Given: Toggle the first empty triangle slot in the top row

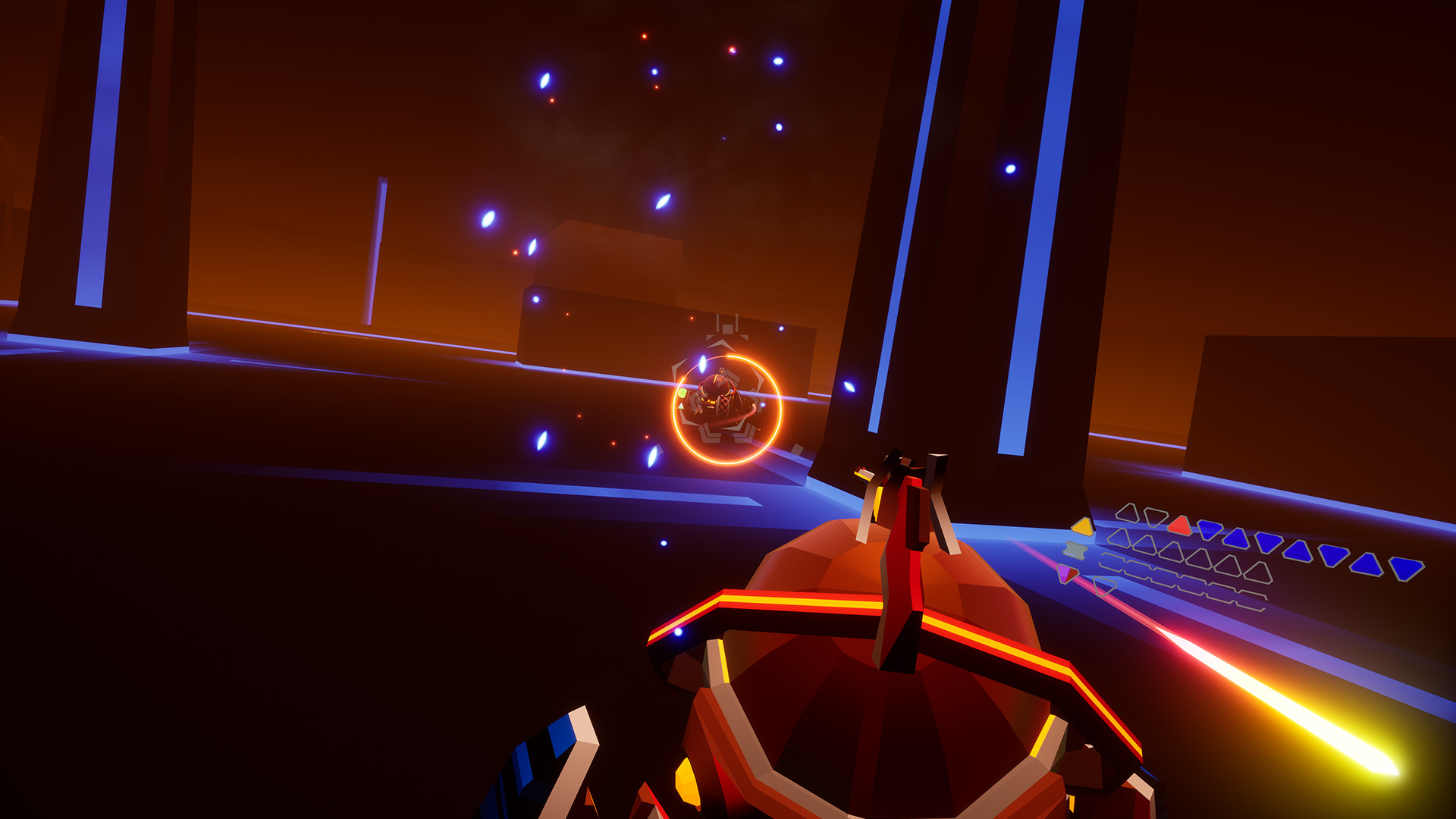Looking at the screenshot, I should (1128, 513).
